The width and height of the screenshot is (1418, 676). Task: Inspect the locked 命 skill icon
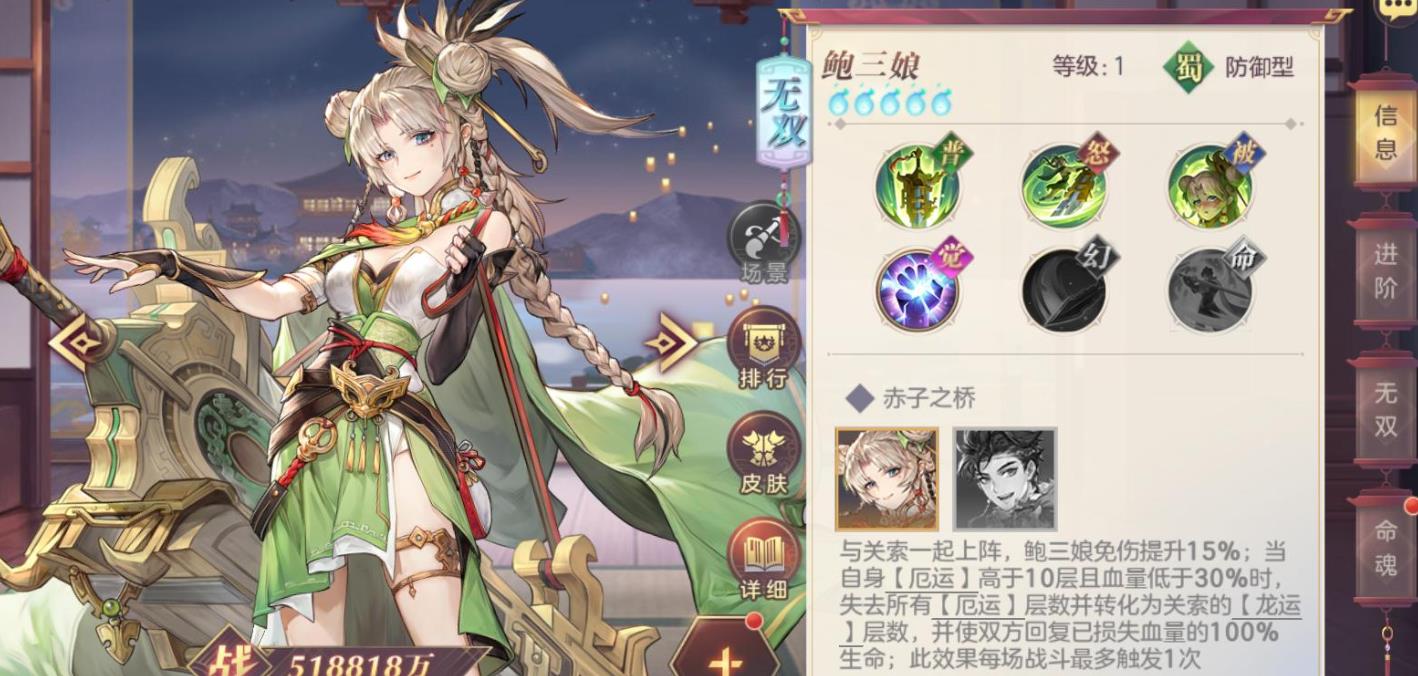pos(1210,290)
